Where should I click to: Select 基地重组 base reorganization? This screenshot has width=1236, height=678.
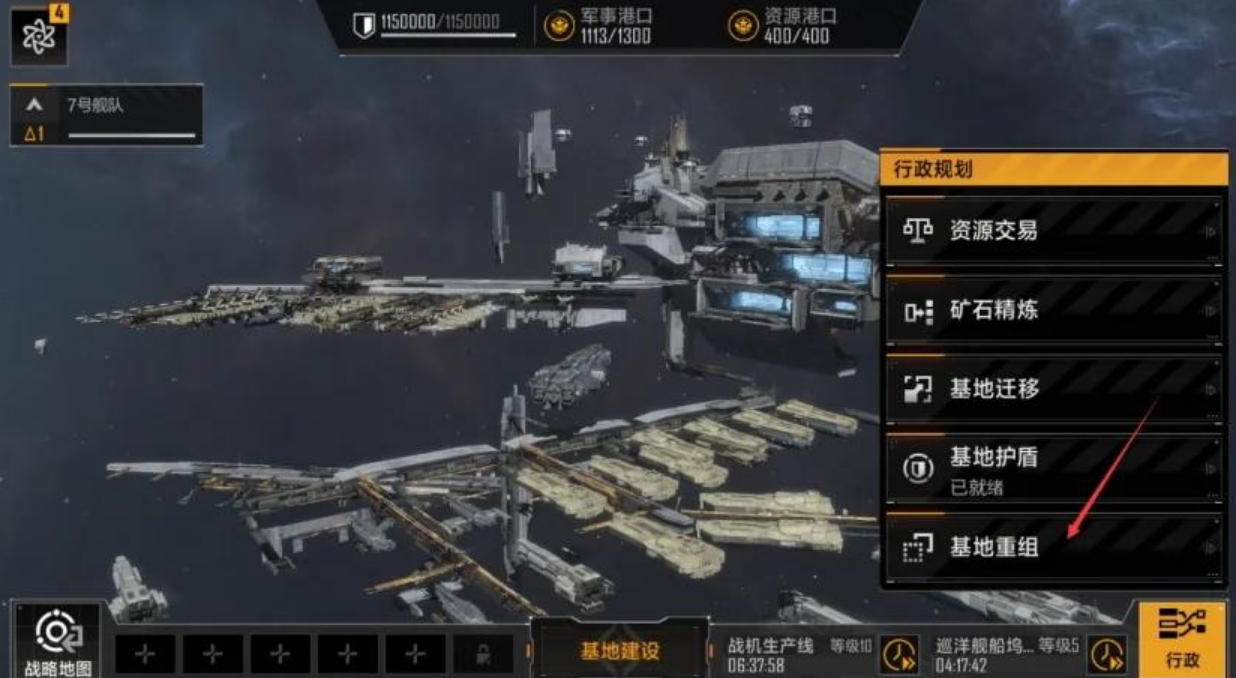click(1053, 547)
